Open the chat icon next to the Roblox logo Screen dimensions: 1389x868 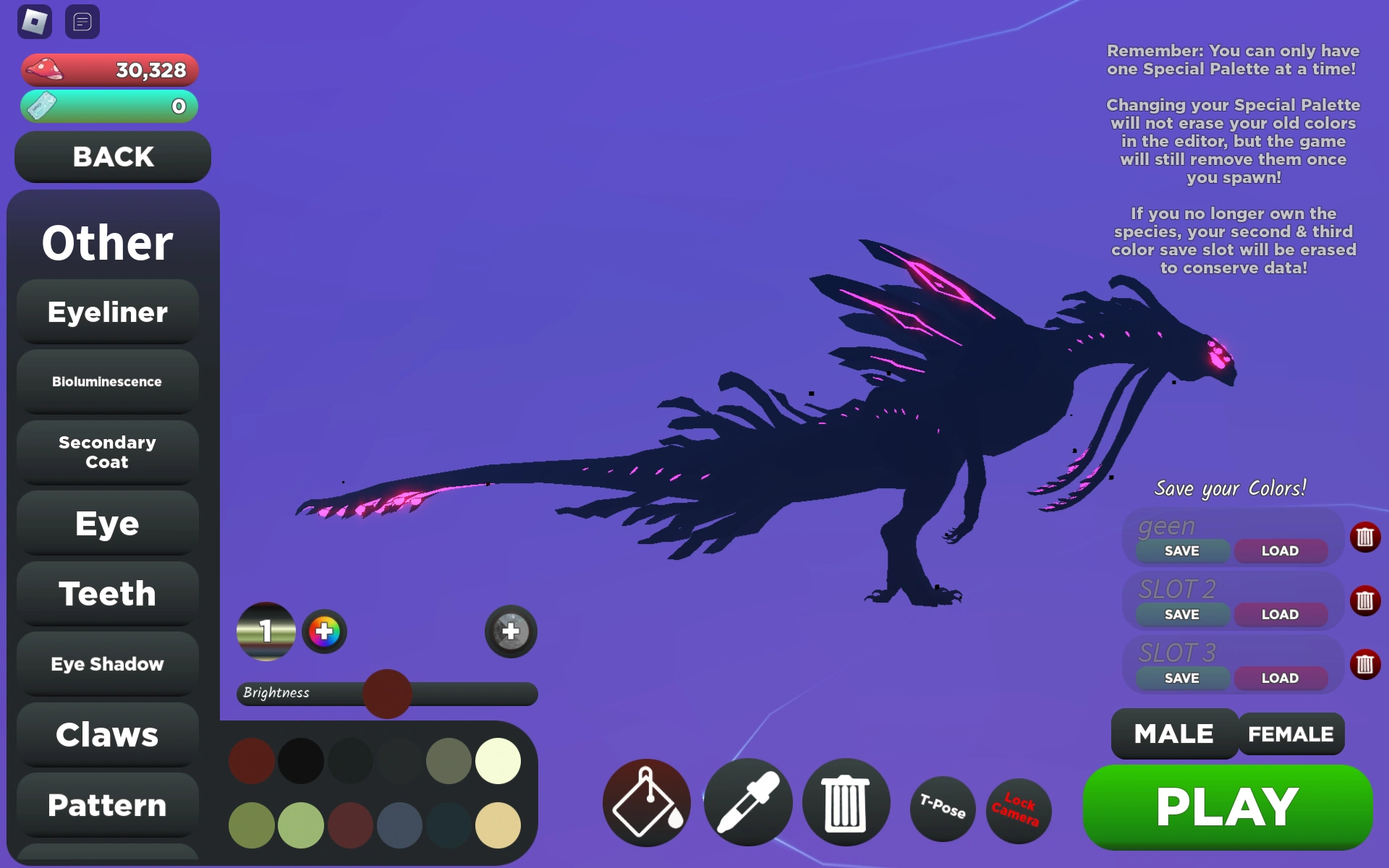82,22
